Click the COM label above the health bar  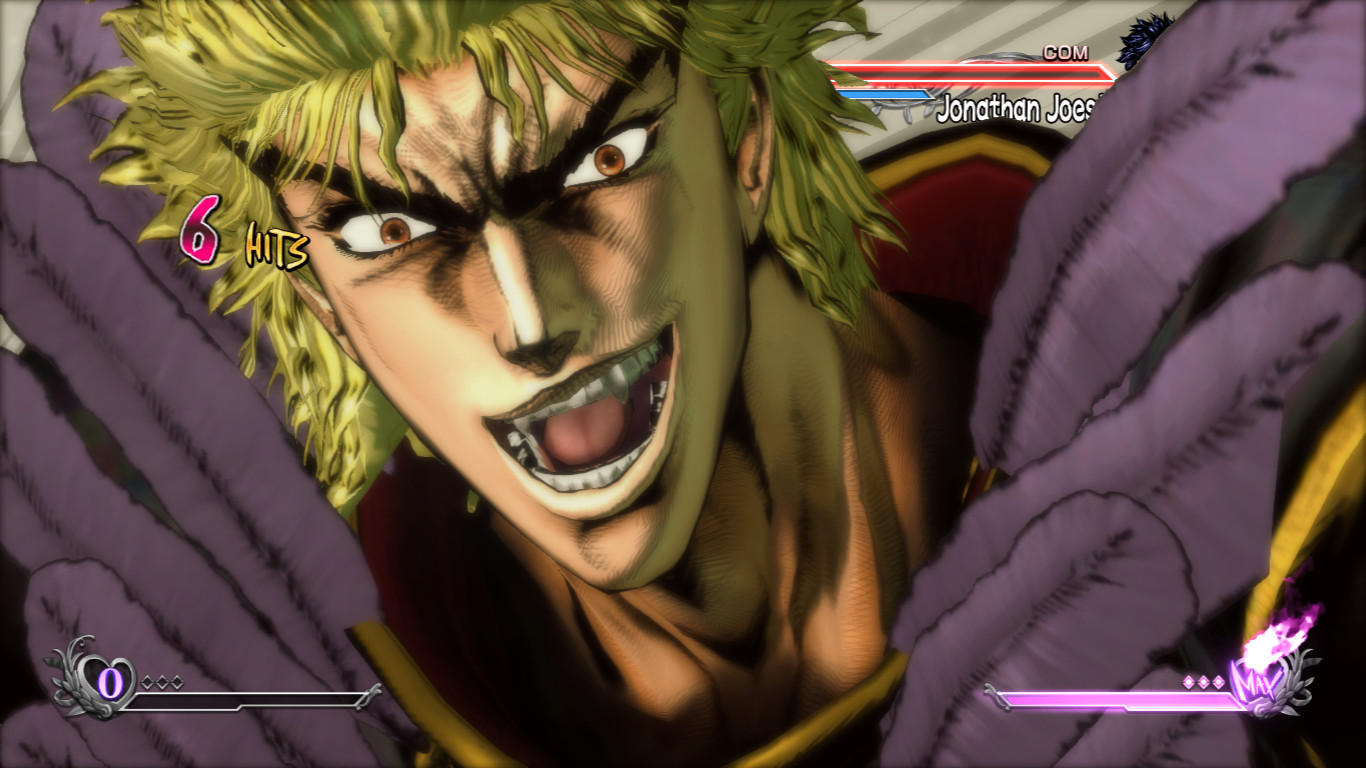pyautogui.click(x=1065, y=52)
